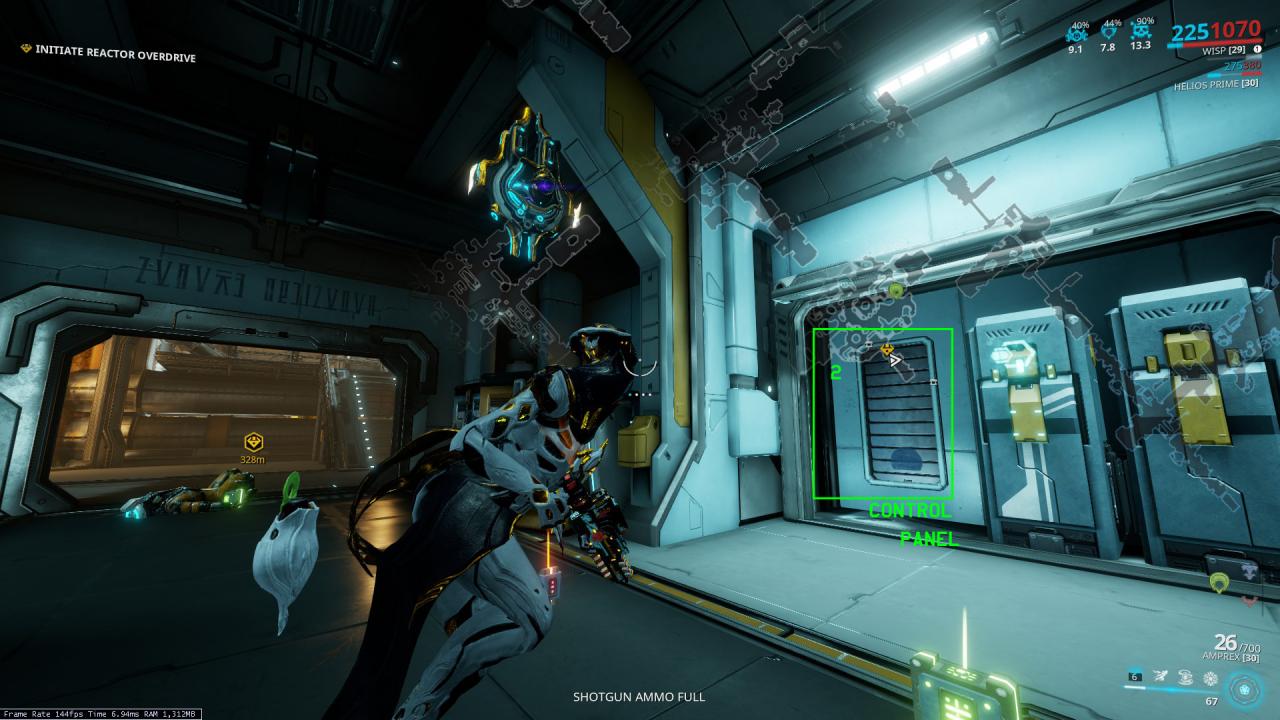The image size is (1280, 720).
Task: Activate the Sol Gate sunburst ability
Action: click(1210, 677)
